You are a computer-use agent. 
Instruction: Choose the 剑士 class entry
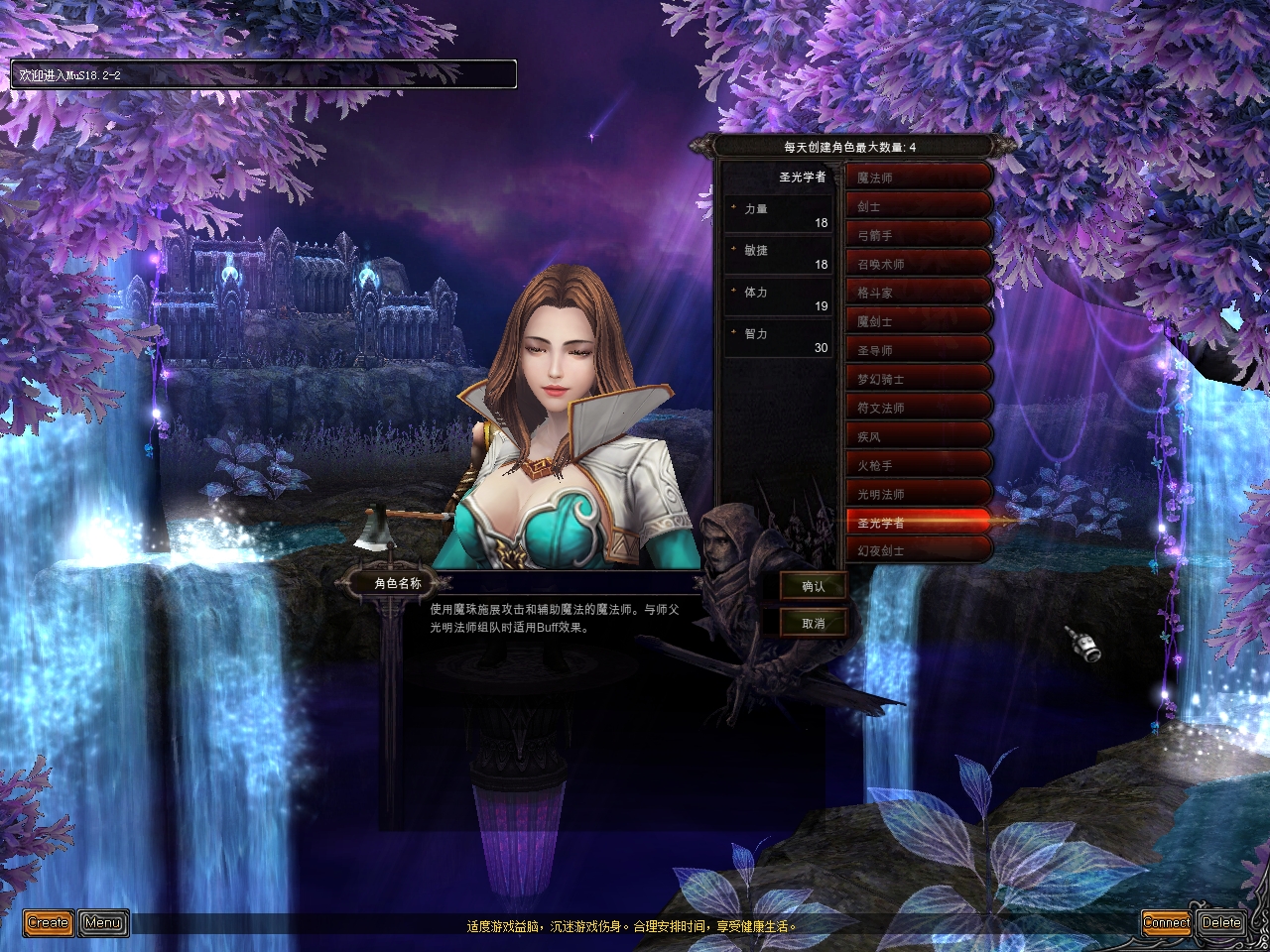click(x=919, y=206)
